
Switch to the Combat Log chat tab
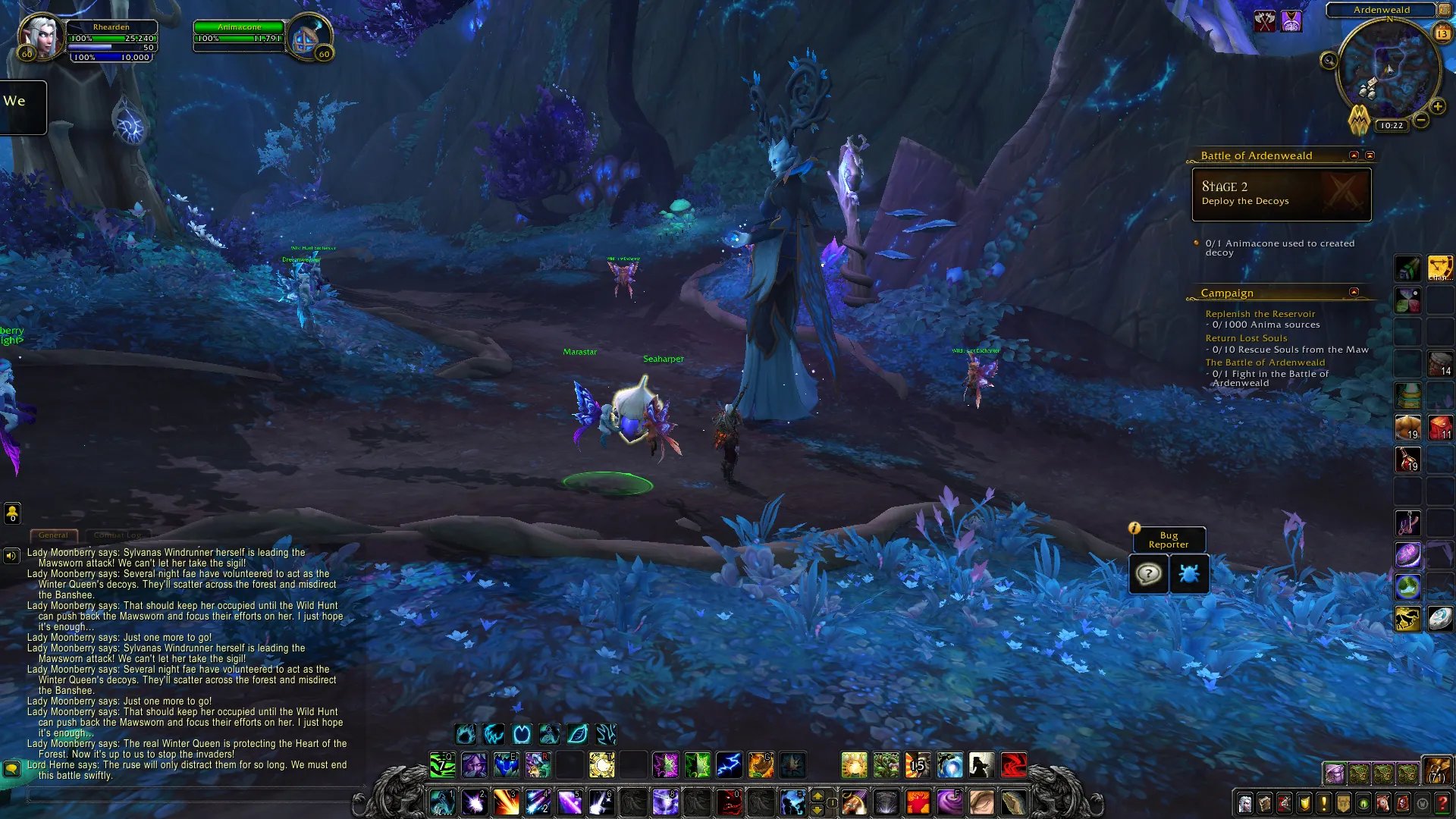pyautogui.click(x=118, y=535)
